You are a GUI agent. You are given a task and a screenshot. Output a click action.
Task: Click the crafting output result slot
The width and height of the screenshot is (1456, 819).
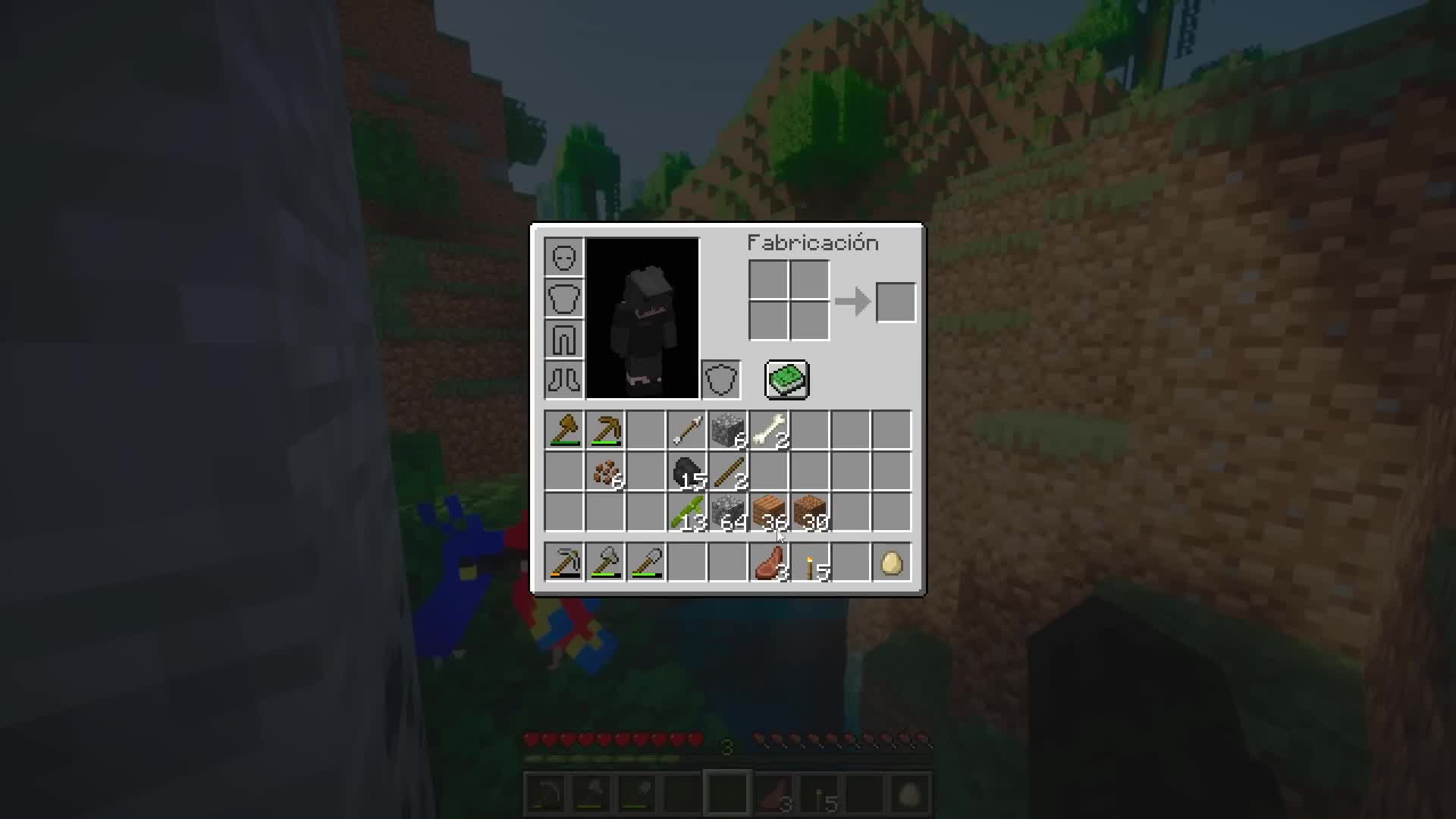point(896,301)
